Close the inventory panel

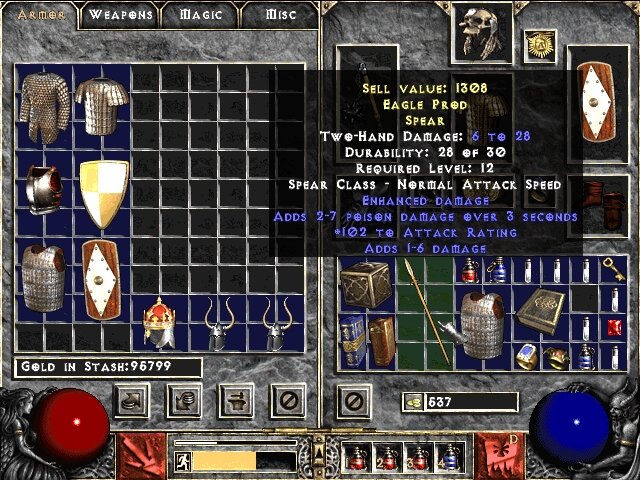352,401
